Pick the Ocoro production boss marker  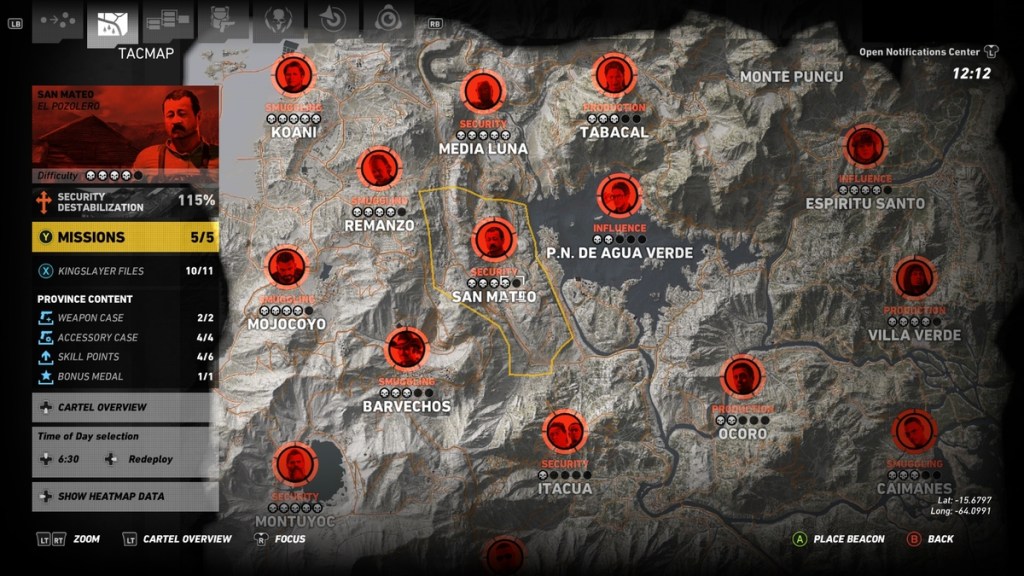point(742,377)
